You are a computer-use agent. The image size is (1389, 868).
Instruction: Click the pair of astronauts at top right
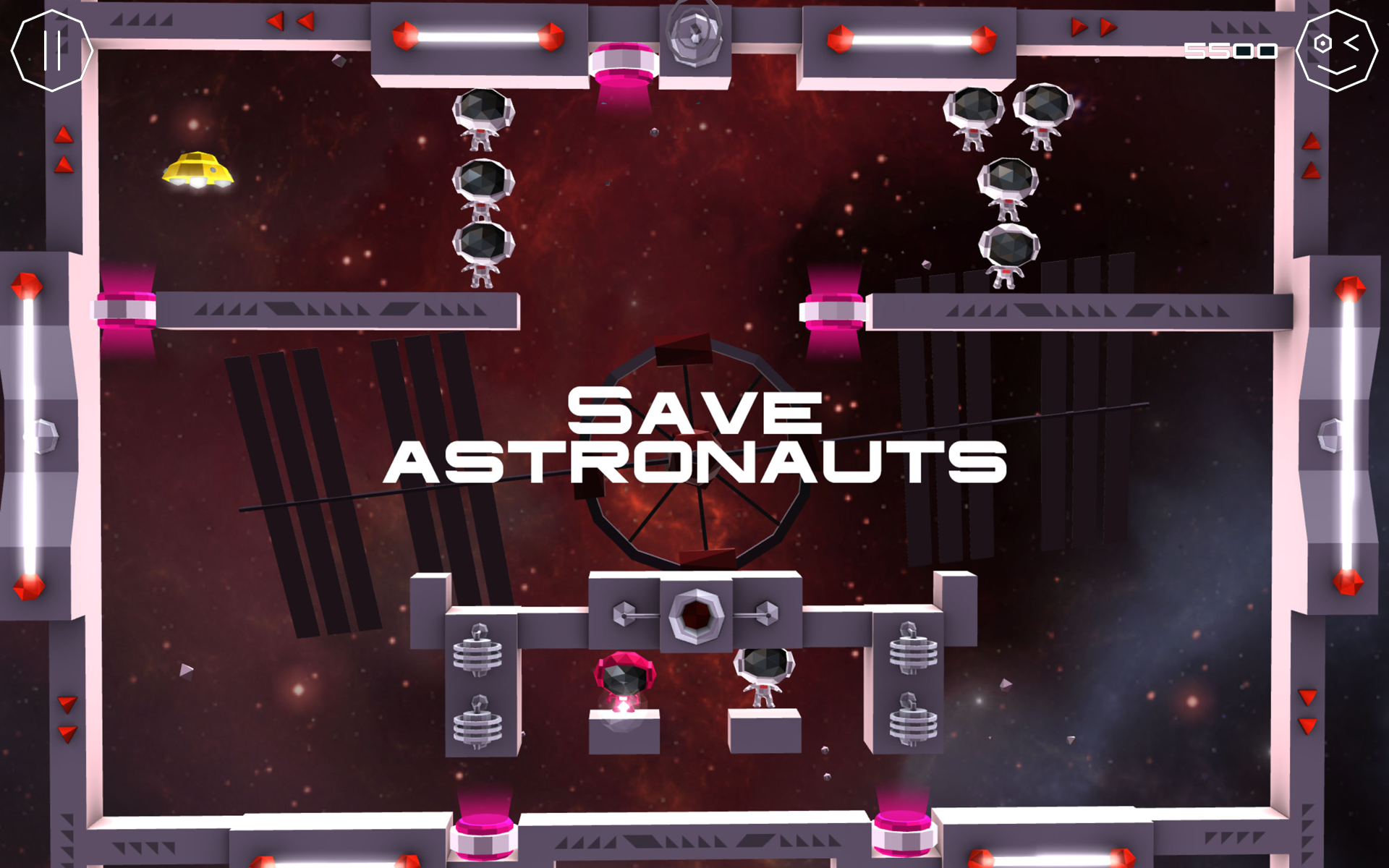click(x=1009, y=119)
